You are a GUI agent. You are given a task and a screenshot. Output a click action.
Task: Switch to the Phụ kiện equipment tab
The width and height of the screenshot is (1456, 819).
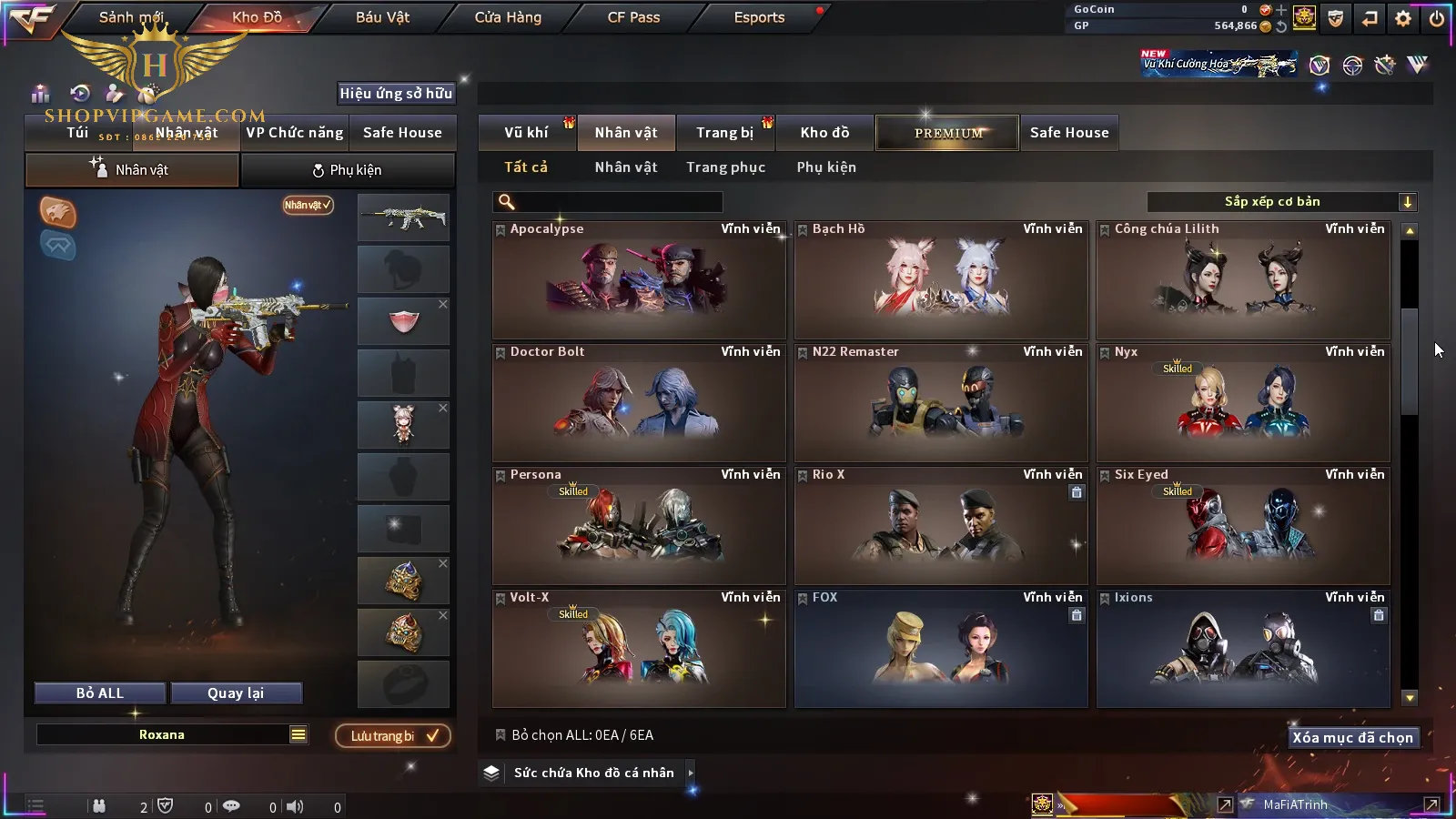tap(347, 170)
